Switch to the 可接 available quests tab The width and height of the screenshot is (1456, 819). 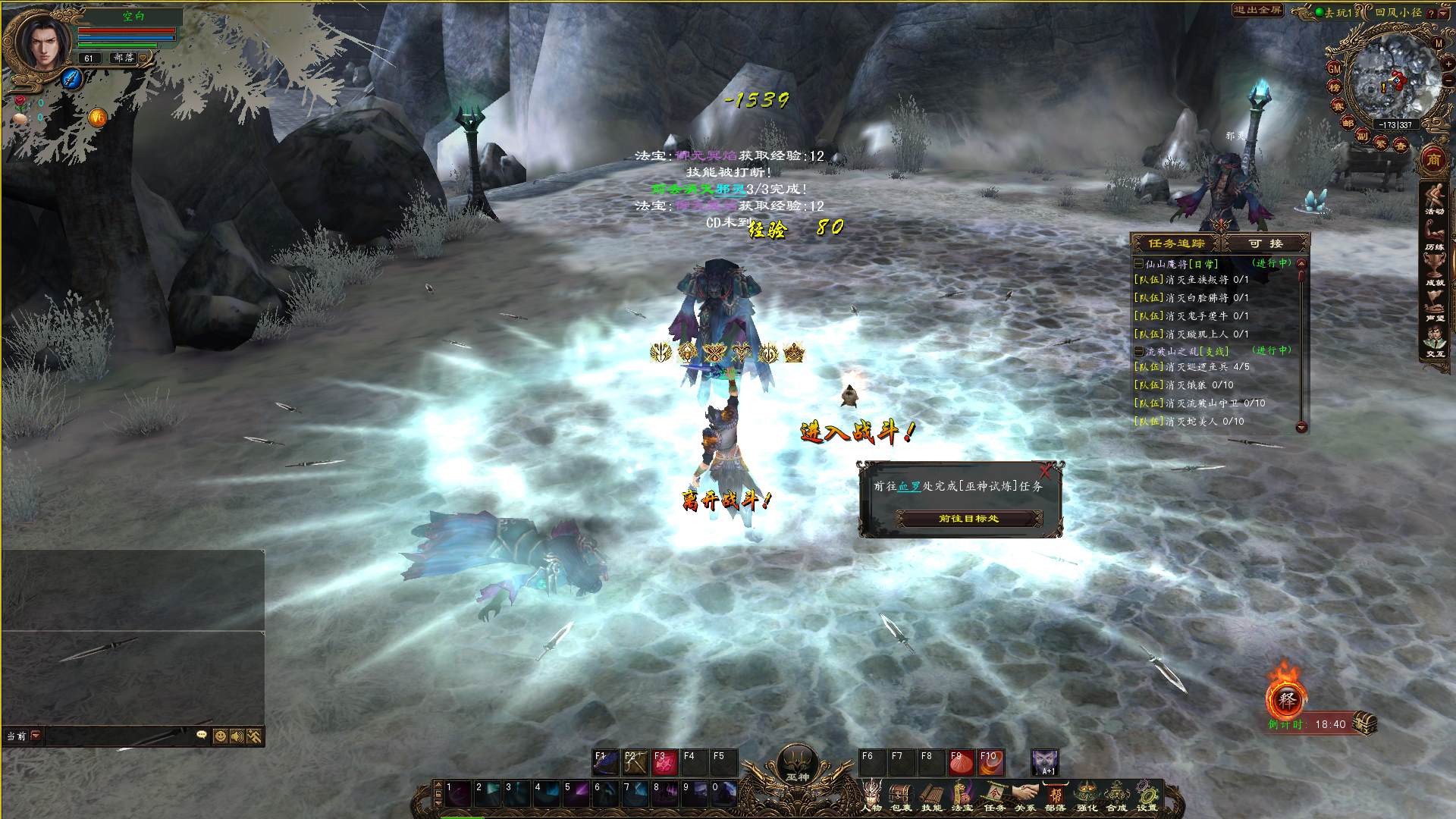(1266, 243)
